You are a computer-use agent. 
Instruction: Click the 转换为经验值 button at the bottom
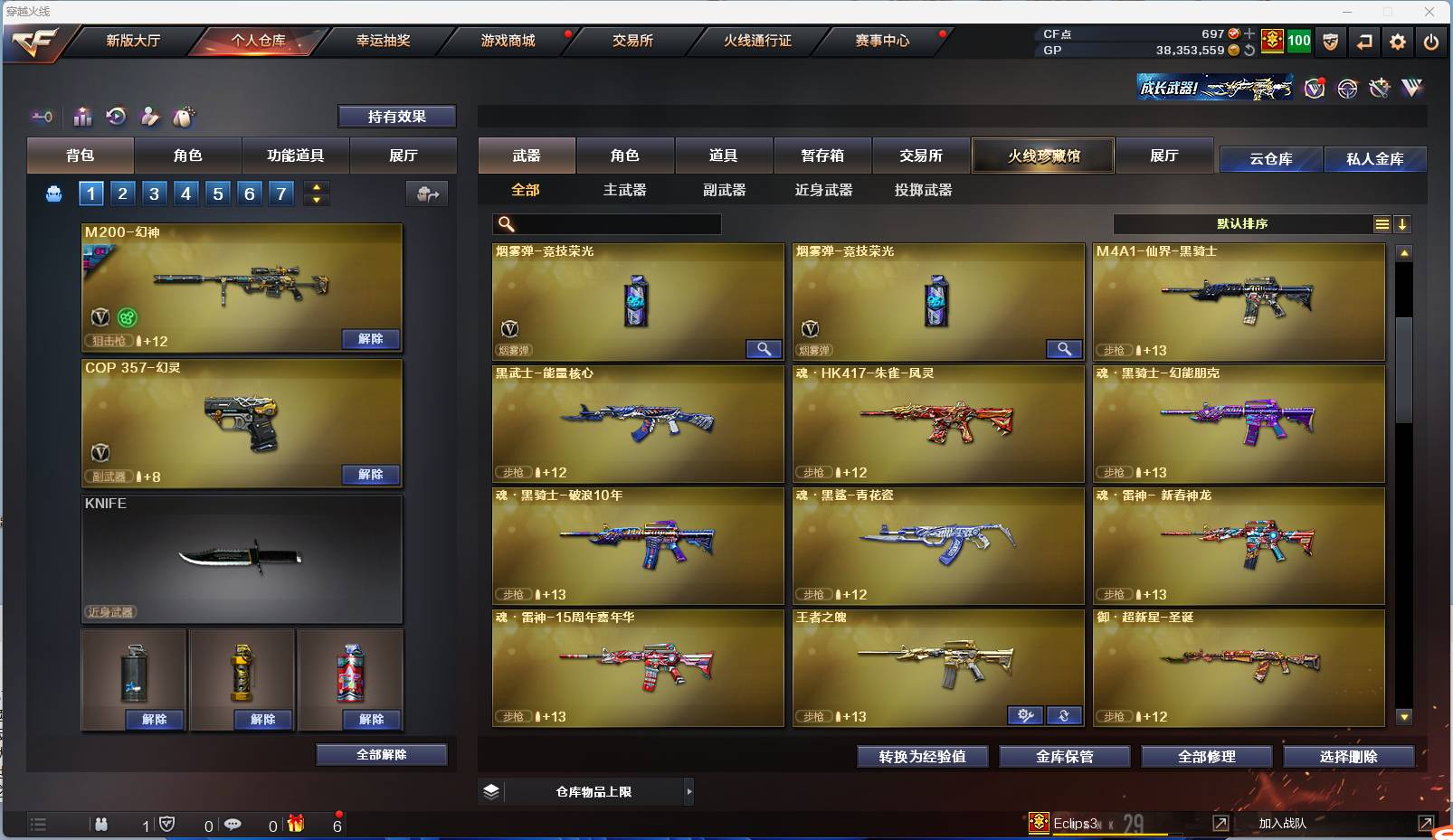922,757
